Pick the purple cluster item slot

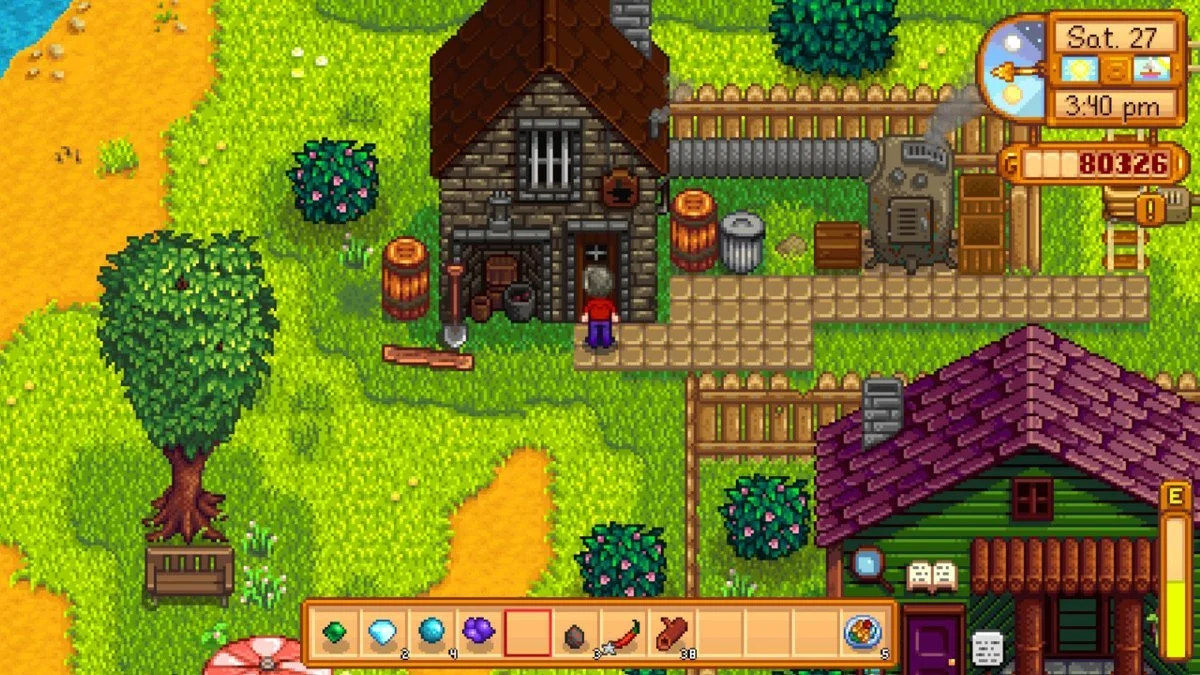(479, 633)
